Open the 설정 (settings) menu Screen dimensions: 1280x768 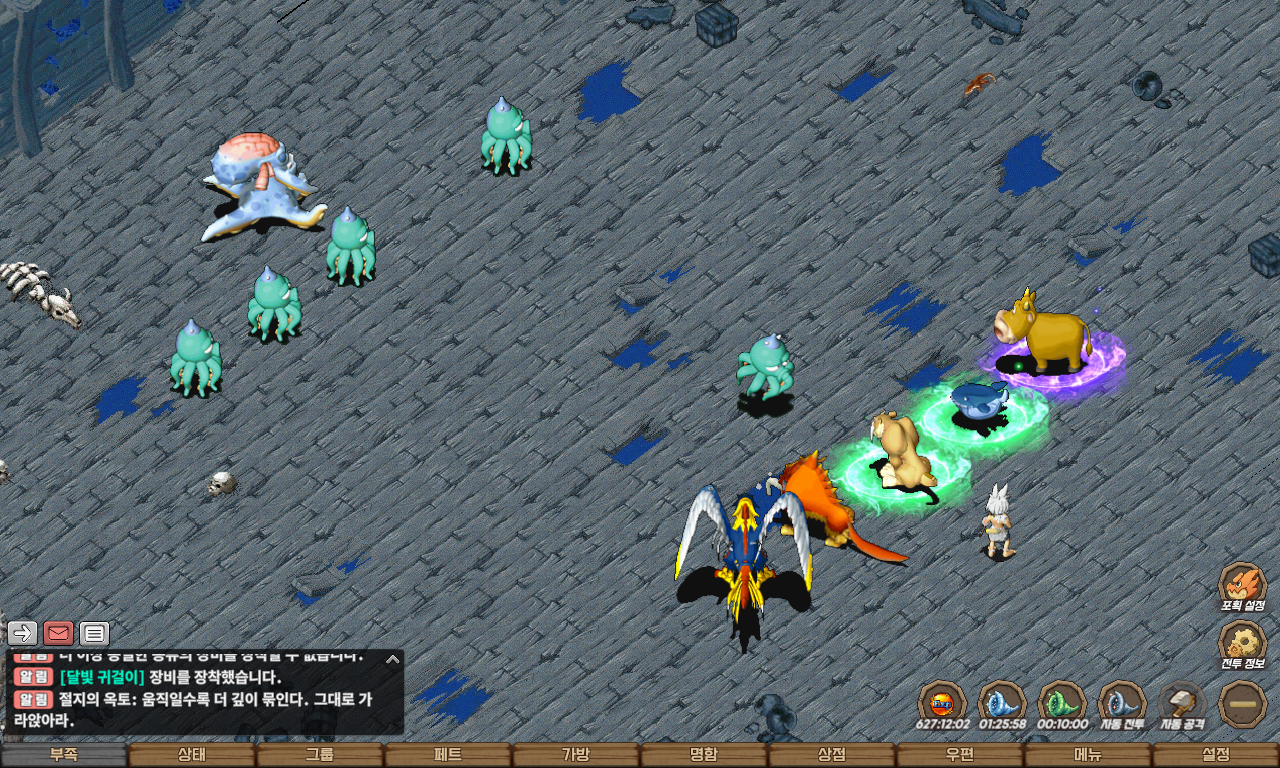click(x=1216, y=755)
